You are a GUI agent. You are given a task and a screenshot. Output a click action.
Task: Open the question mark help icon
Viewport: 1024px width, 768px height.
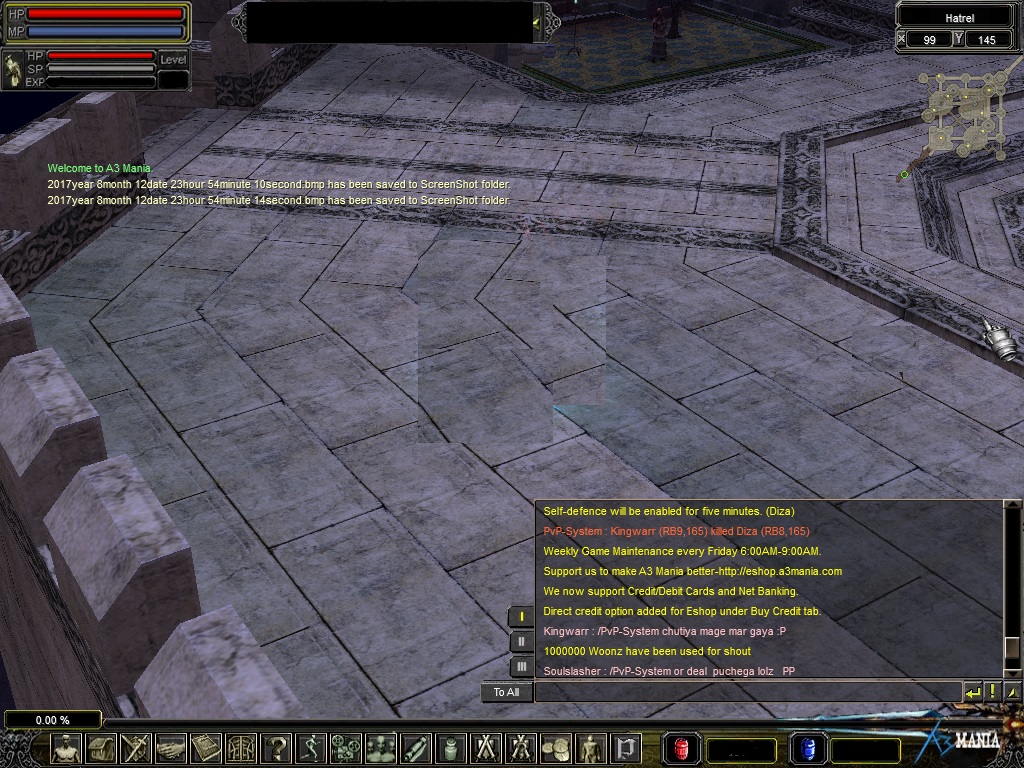pos(276,748)
